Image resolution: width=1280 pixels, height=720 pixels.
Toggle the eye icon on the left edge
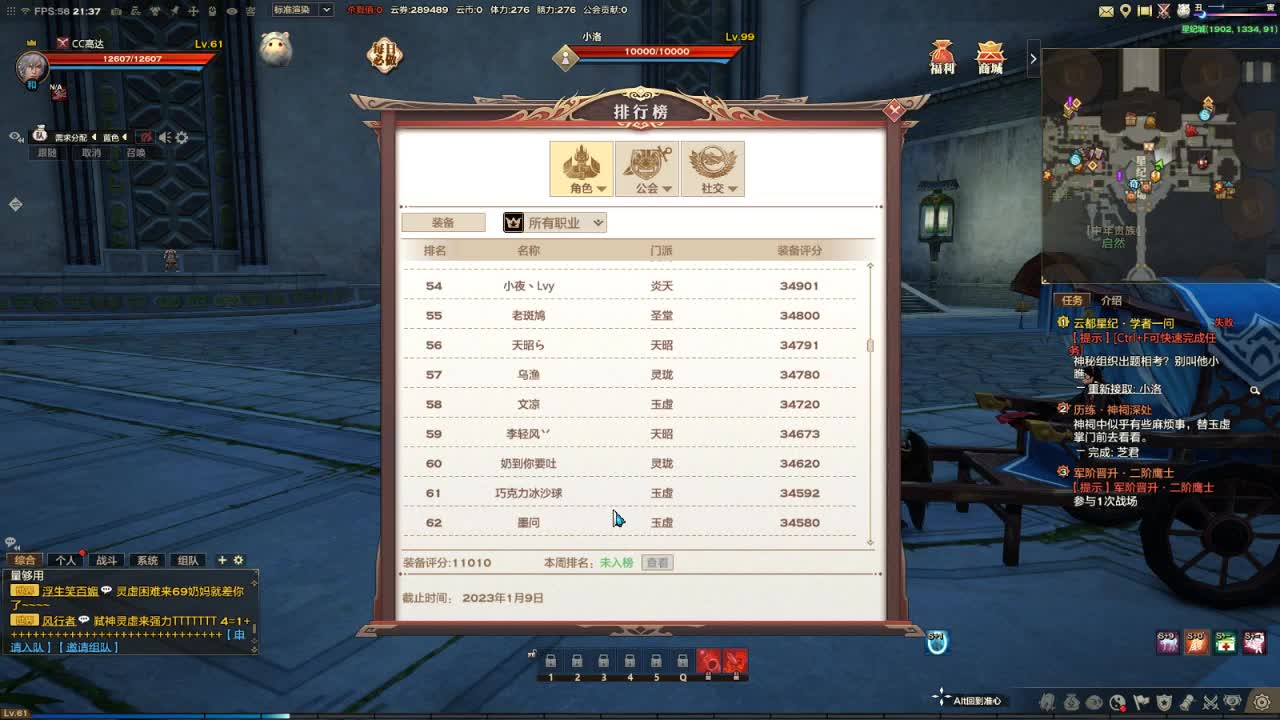click(x=15, y=136)
